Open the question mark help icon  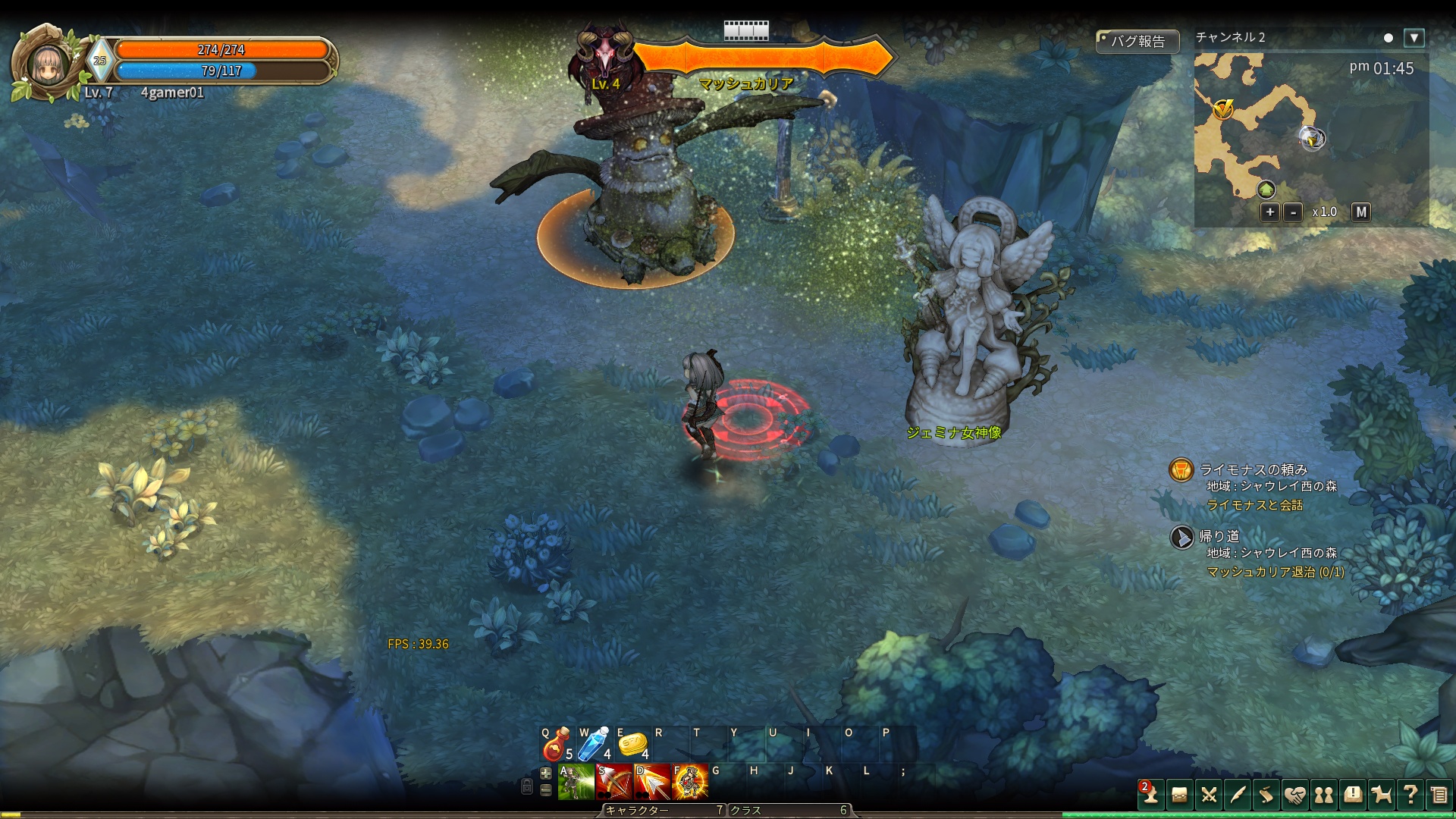tap(1410, 794)
